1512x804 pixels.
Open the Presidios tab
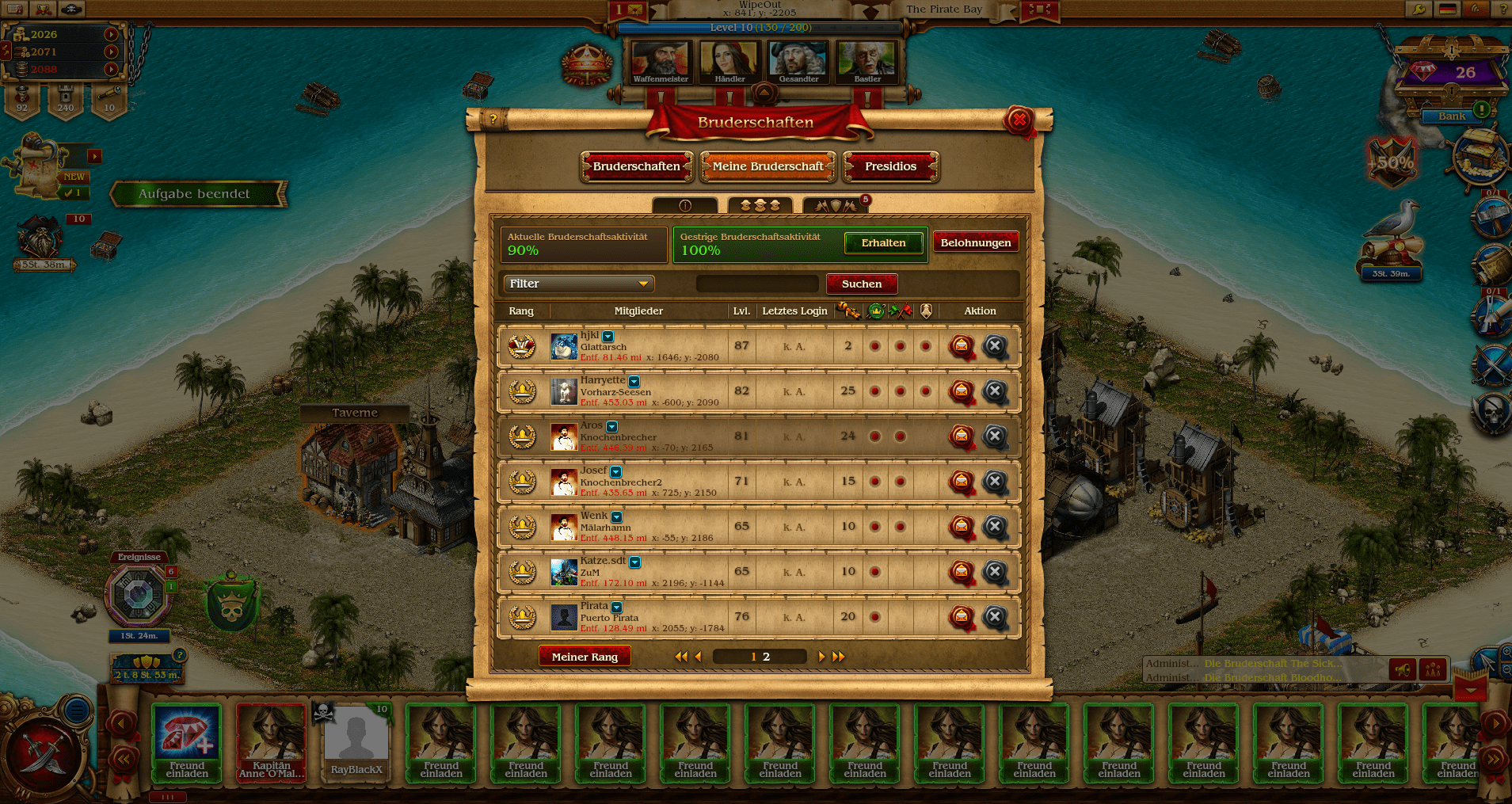[x=890, y=166]
